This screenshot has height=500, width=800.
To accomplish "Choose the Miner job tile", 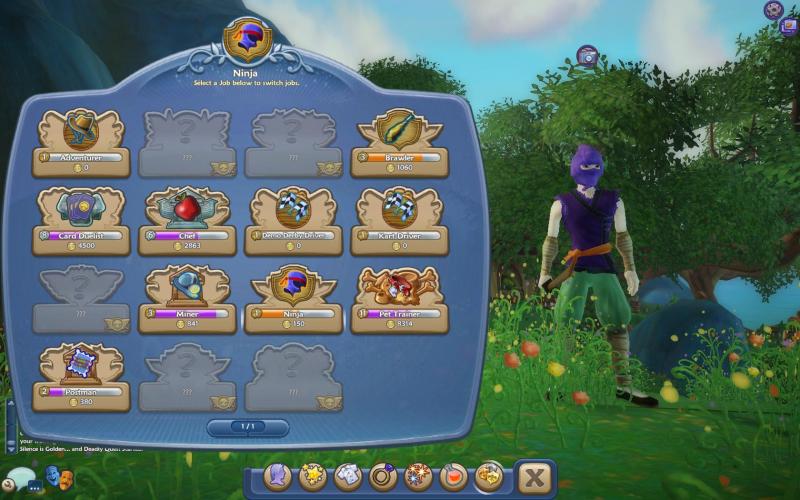I will 187,298.
